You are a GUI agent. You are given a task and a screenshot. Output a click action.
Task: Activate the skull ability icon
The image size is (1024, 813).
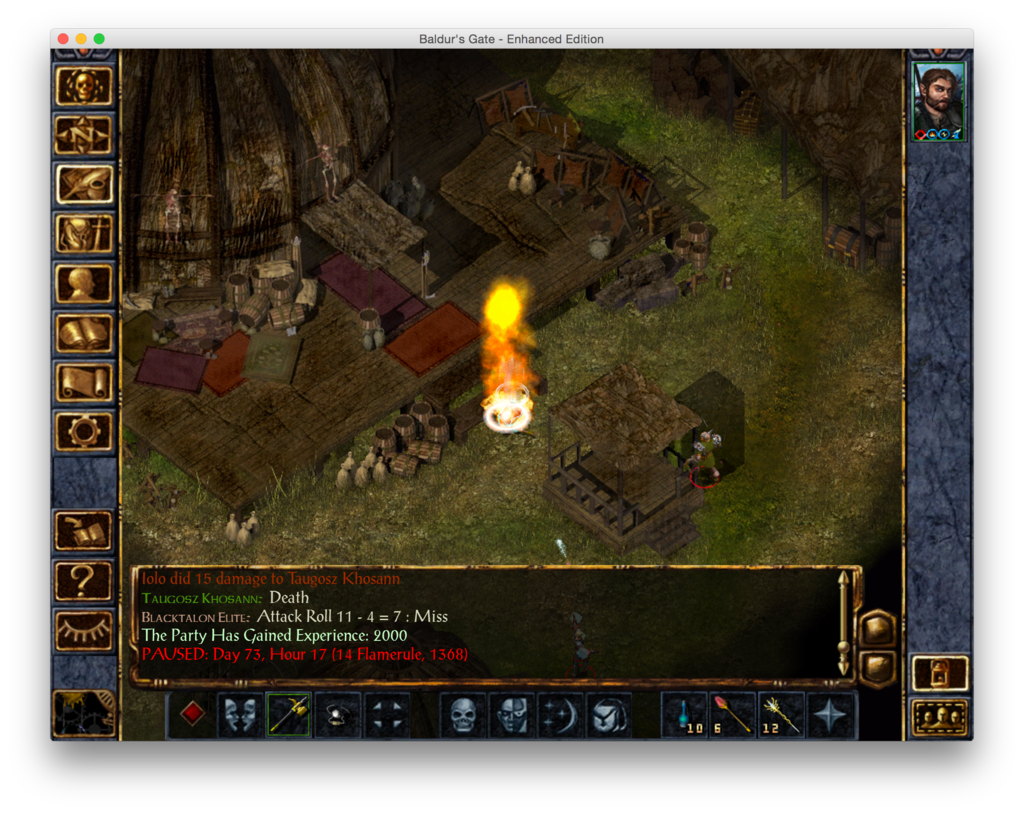463,714
